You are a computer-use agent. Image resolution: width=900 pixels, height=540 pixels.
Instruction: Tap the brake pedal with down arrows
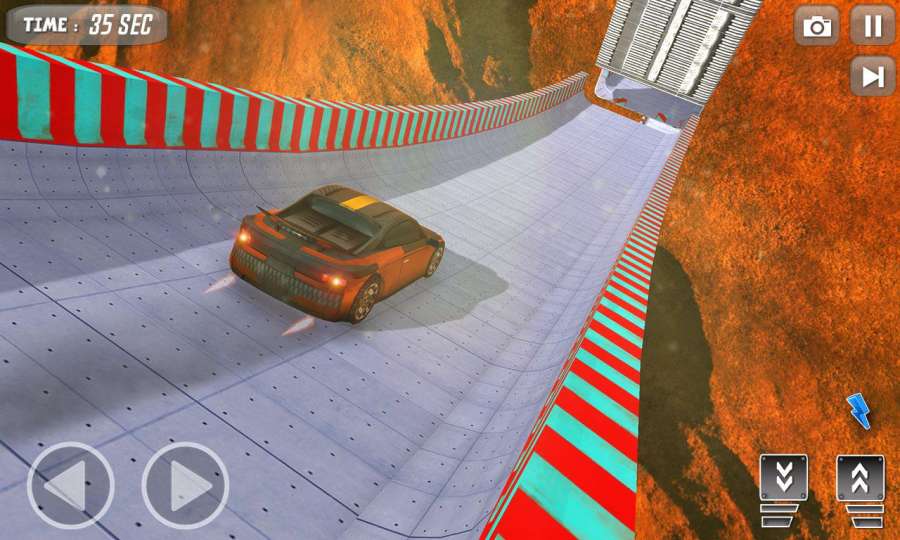[783, 486]
